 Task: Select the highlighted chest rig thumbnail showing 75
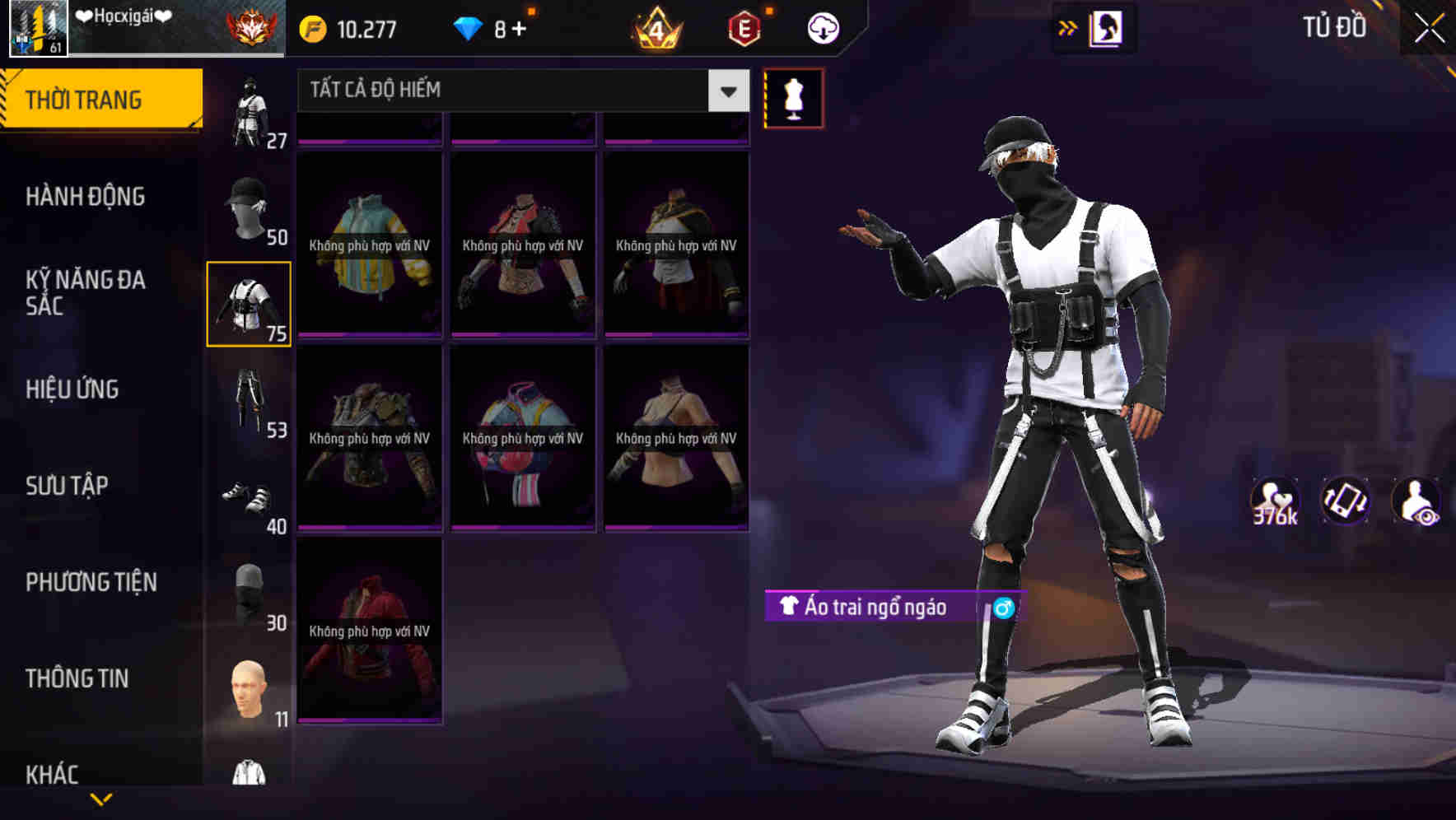point(249,303)
